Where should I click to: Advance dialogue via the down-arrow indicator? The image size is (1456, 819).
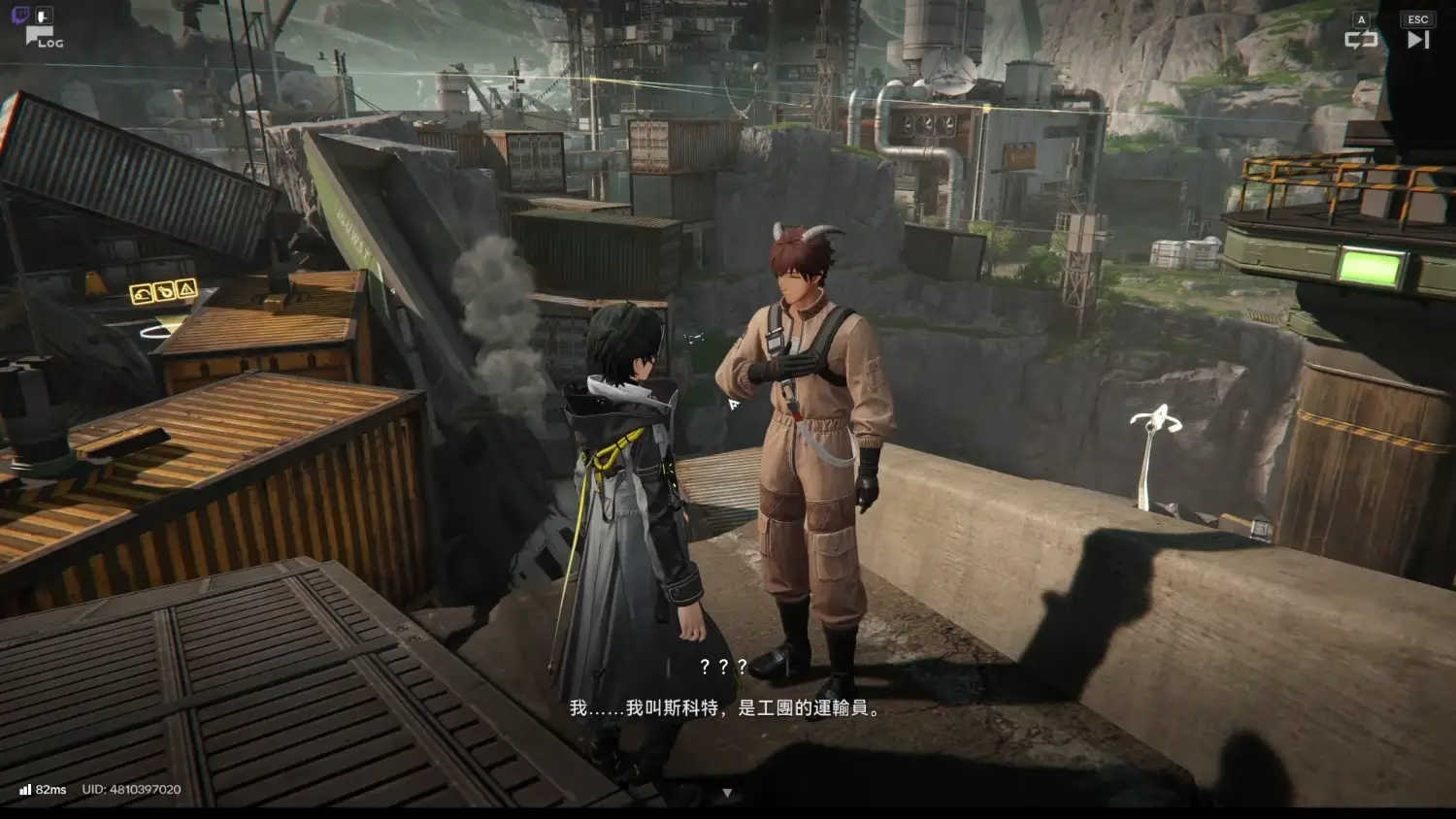pos(727,793)
